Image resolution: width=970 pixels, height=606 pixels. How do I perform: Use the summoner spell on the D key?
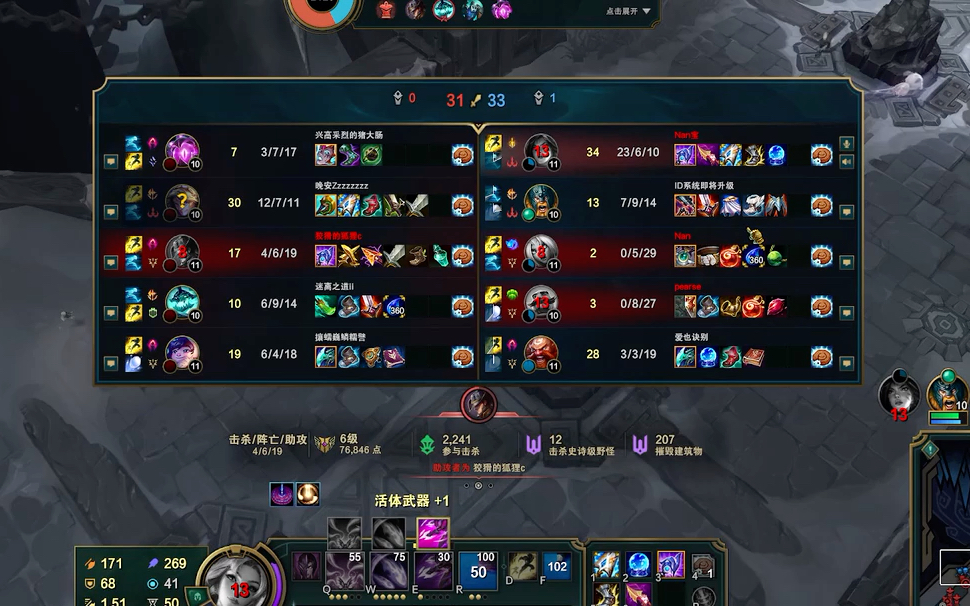click(522, 567)
